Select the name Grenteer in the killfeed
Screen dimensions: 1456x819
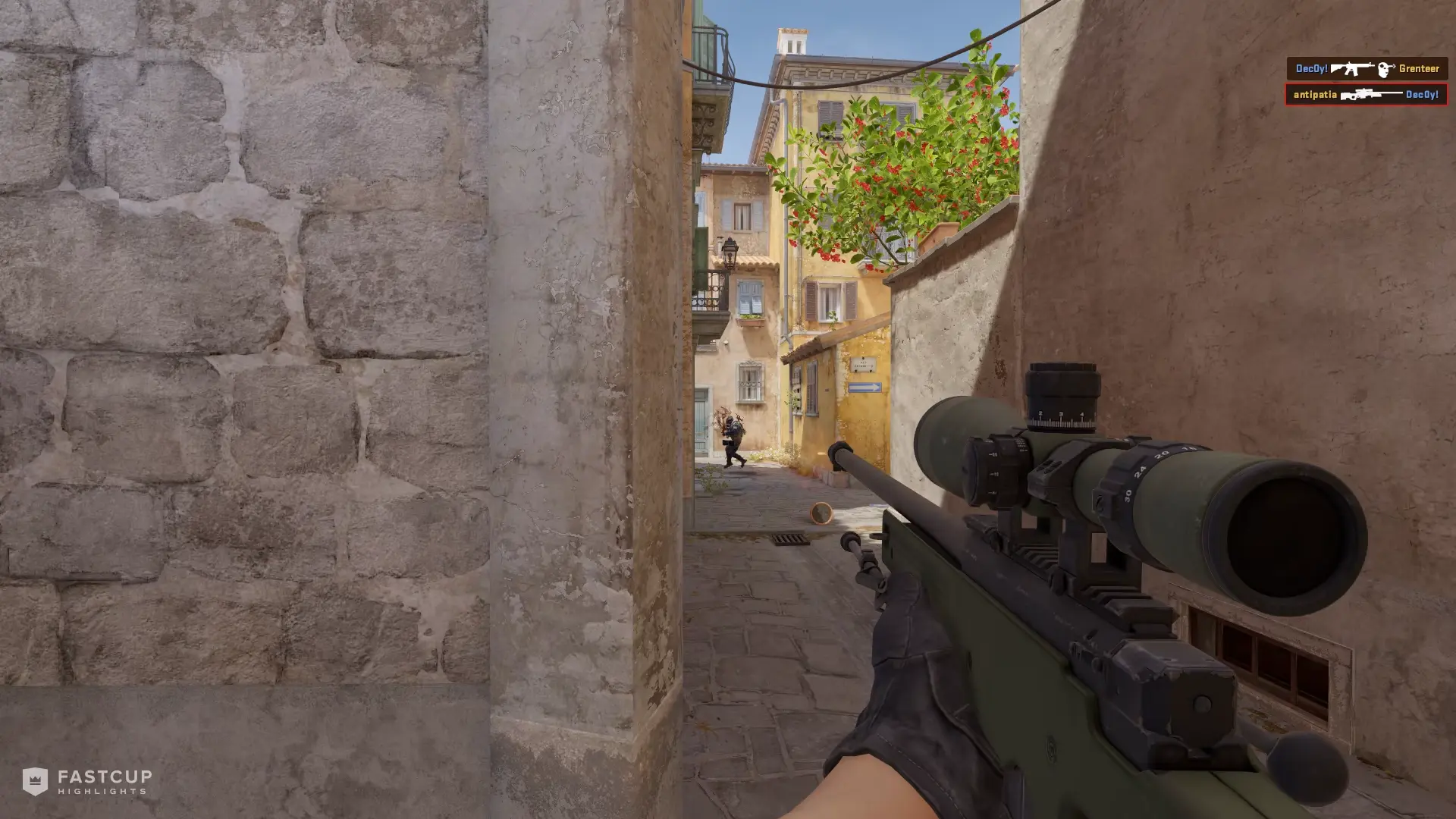1420,68
